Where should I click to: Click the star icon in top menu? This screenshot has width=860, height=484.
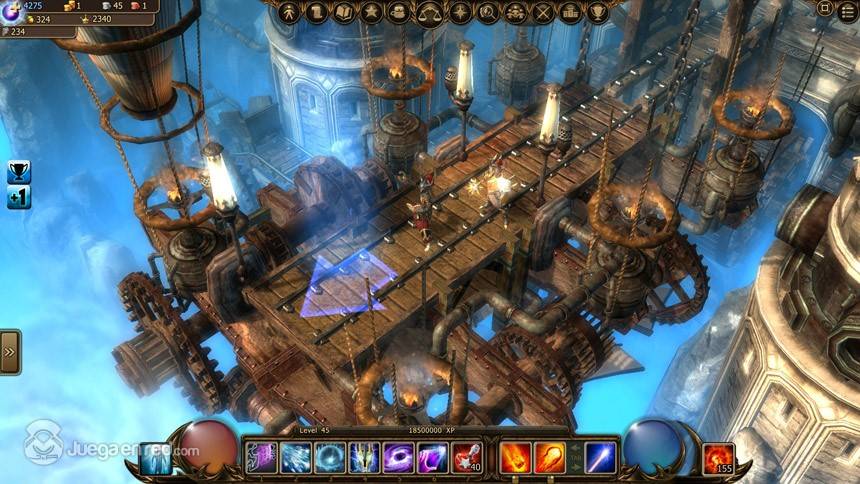pos(372,13)
